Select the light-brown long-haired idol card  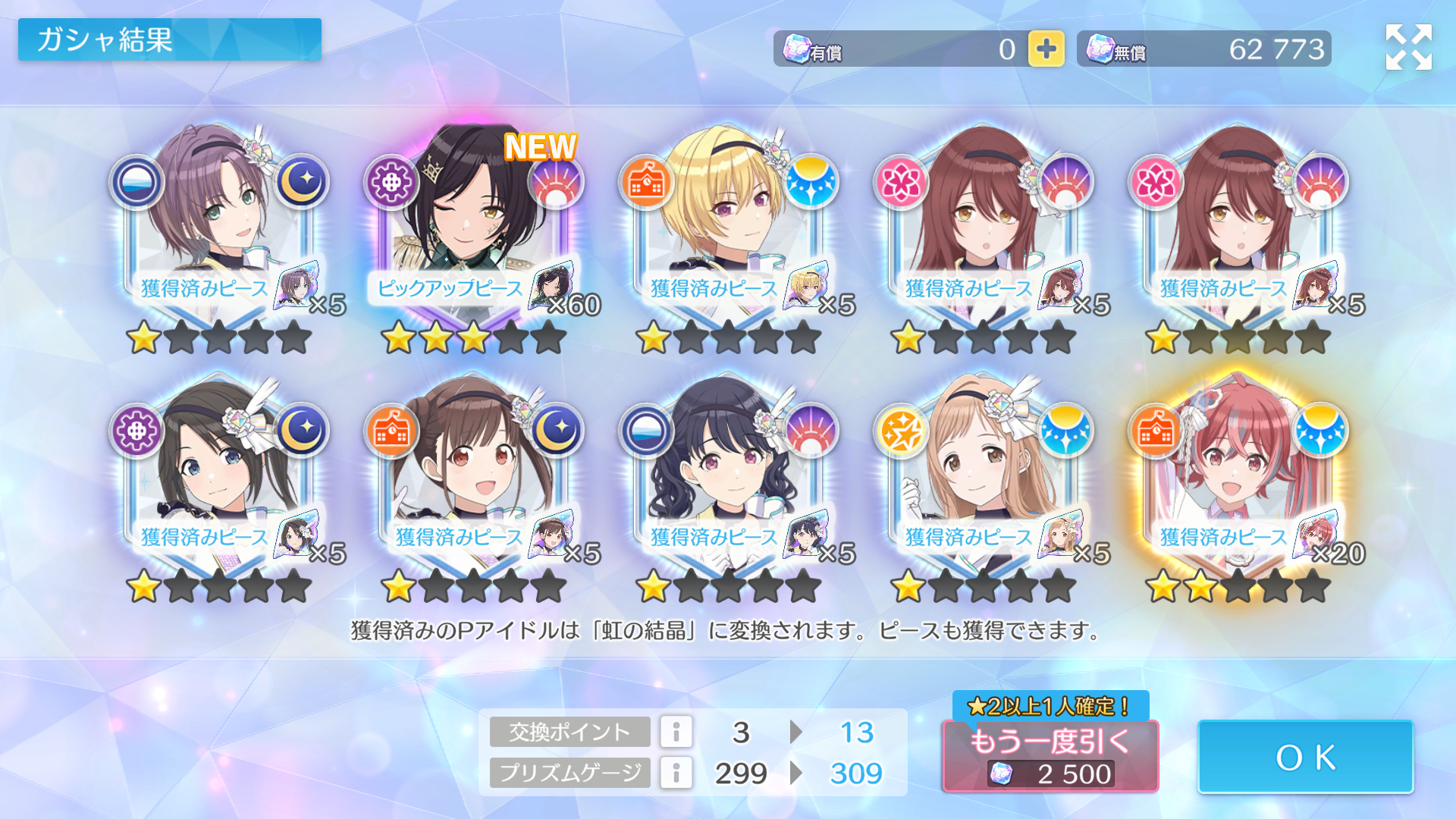(983, 470)
